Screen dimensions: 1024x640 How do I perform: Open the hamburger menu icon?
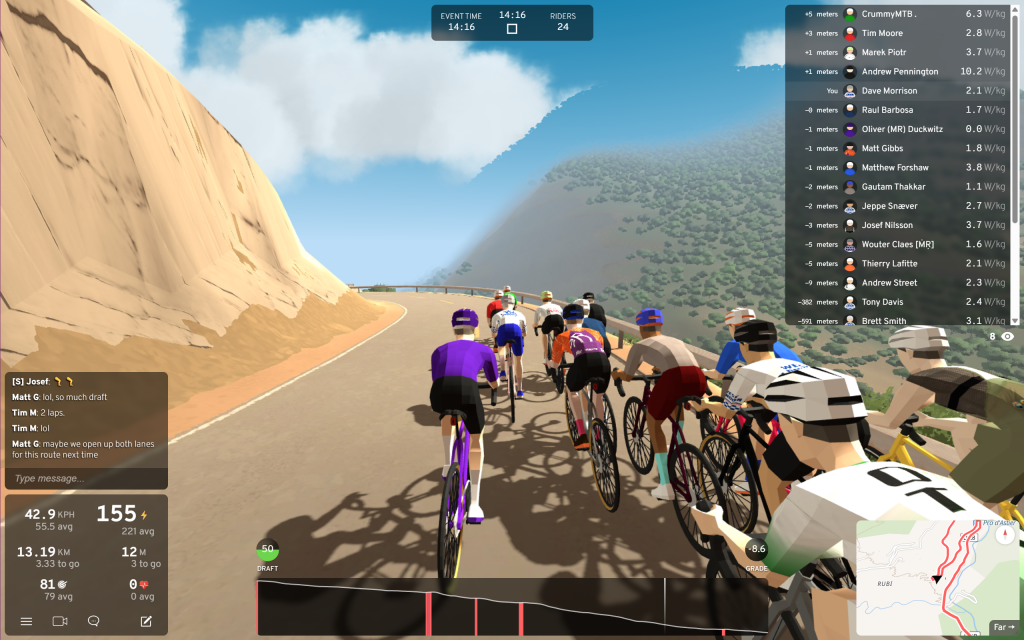(x=27, y=621)
